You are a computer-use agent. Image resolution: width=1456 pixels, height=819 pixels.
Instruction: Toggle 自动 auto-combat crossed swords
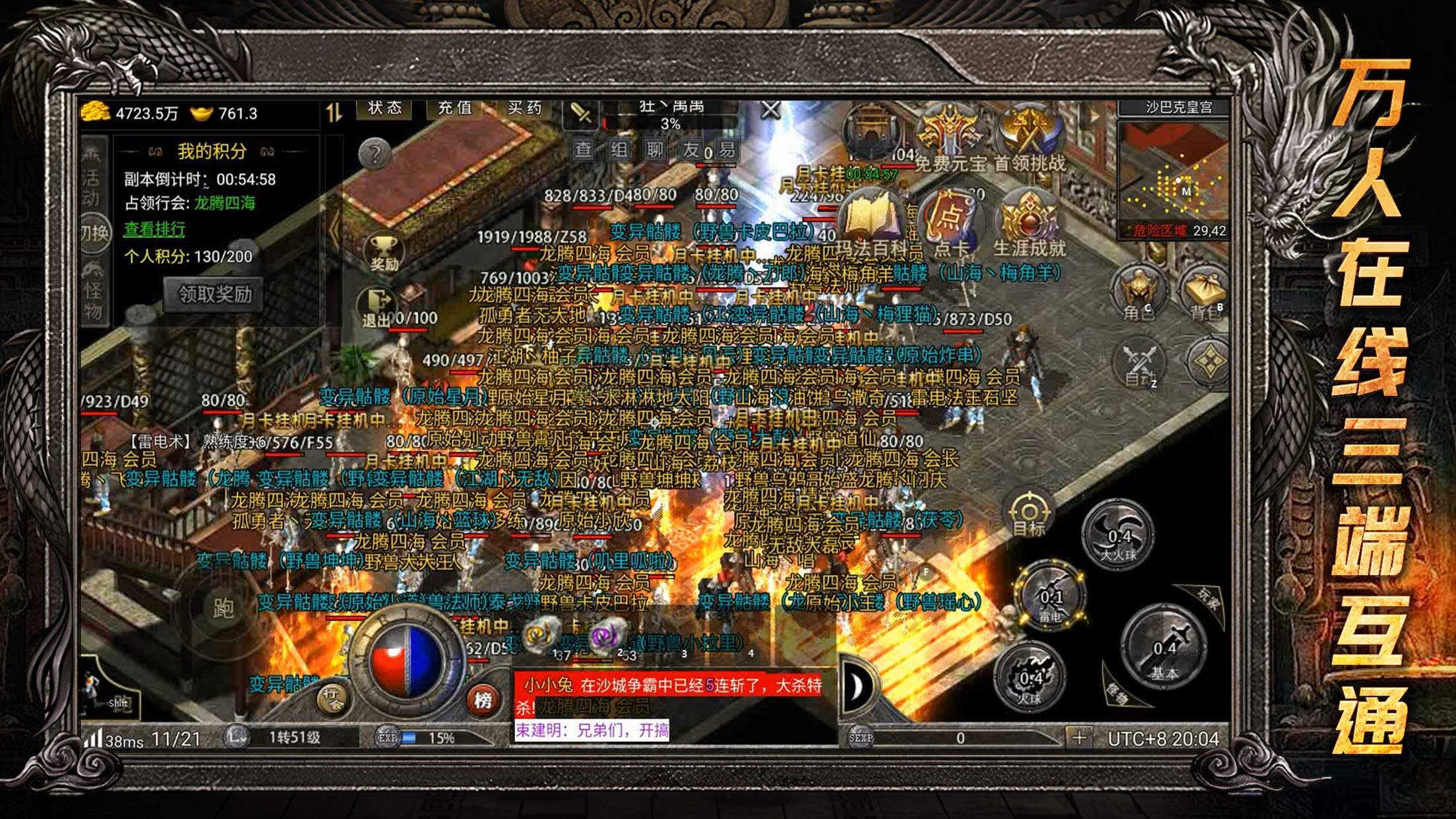pyautogui.click(x=1140, y=363)
